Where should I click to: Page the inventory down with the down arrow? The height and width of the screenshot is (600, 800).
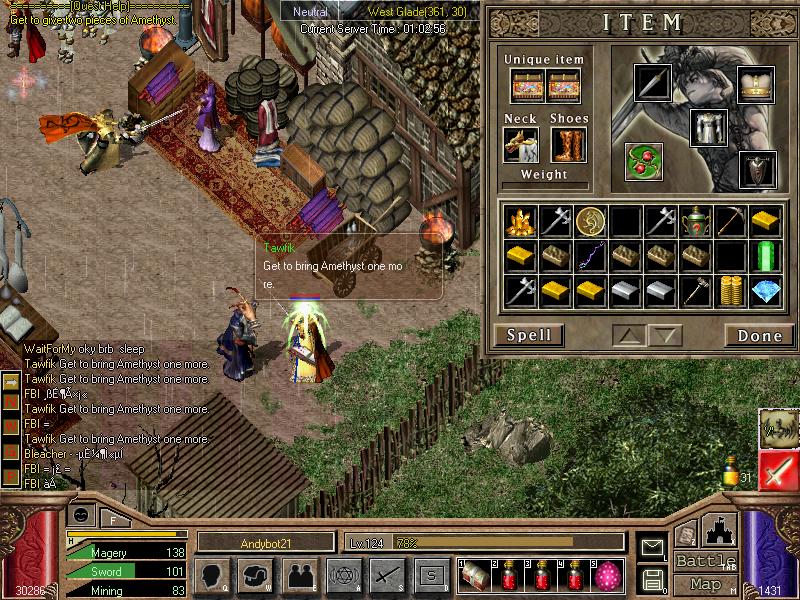click(665, 335)
